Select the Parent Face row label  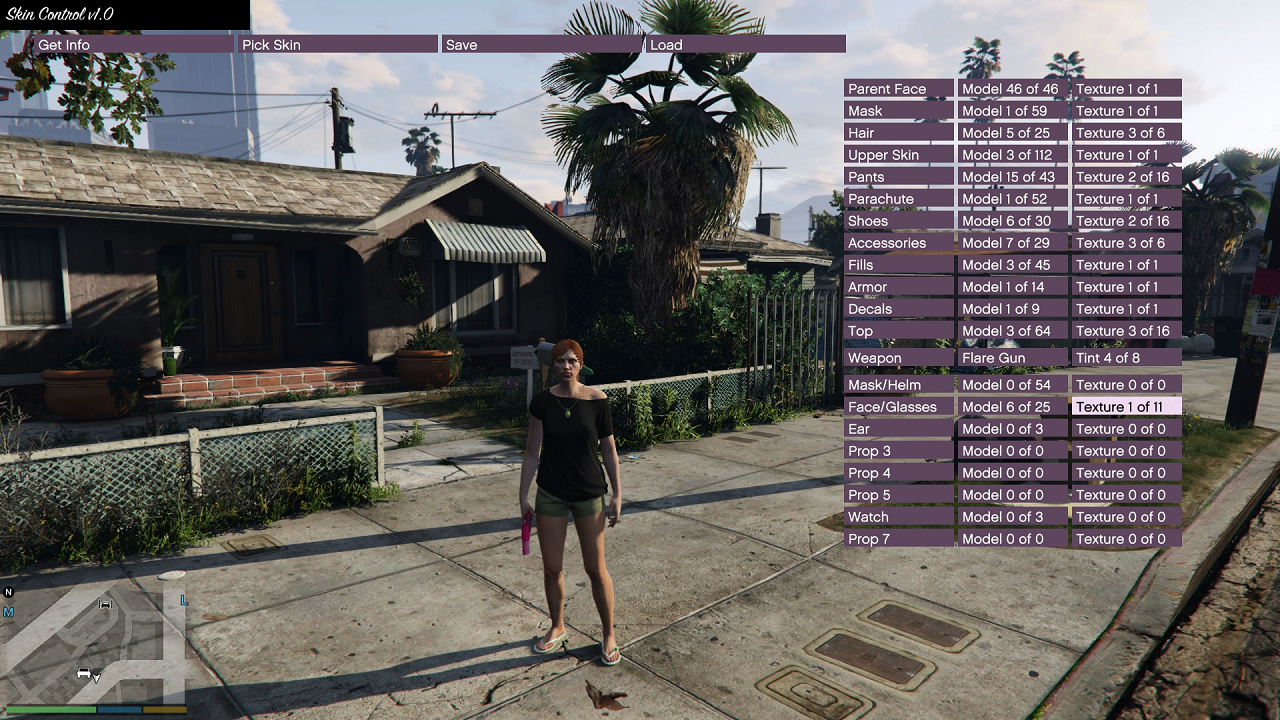tap(899, 89)
